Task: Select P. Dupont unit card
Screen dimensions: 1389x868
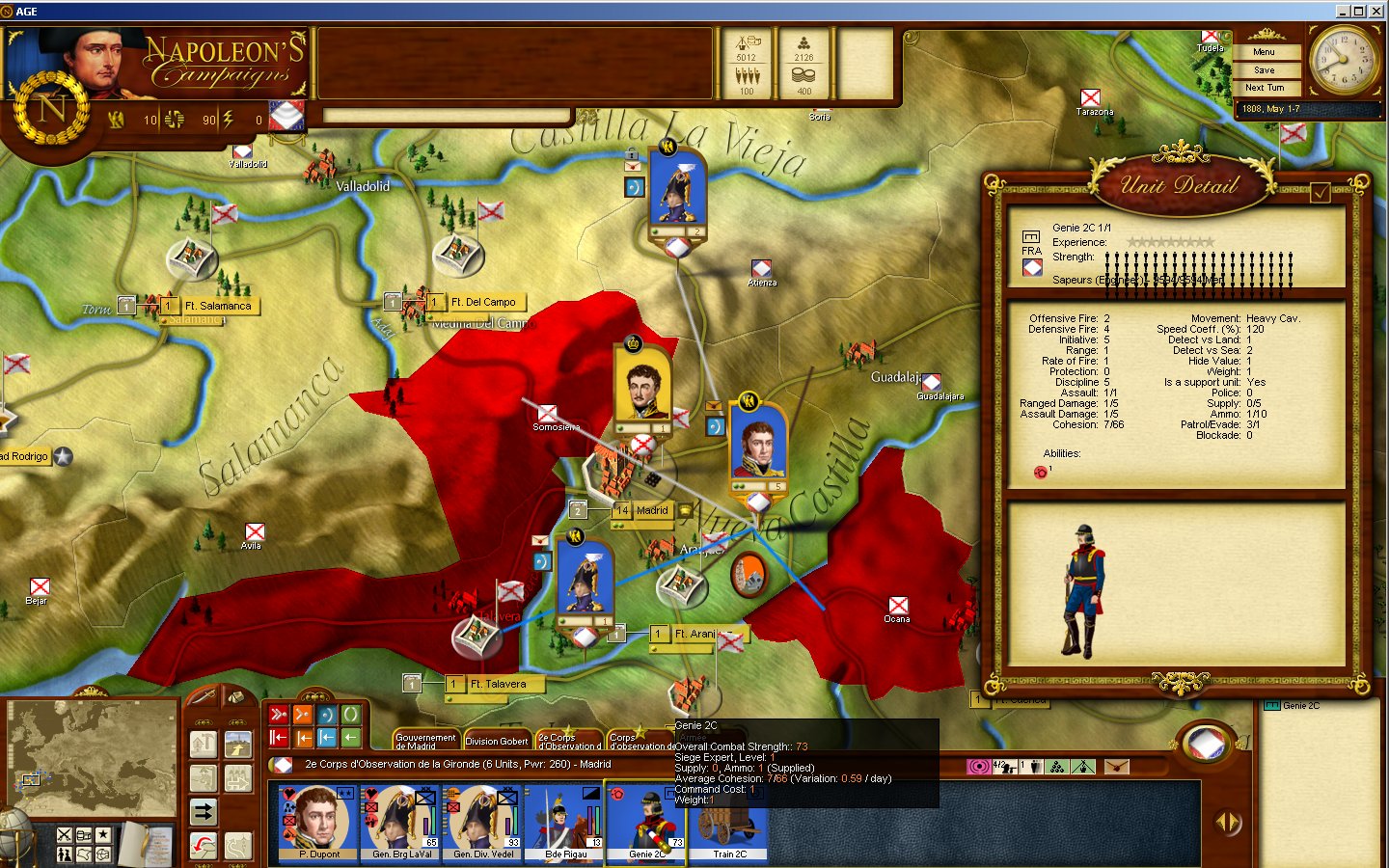Action: [317, 822]
